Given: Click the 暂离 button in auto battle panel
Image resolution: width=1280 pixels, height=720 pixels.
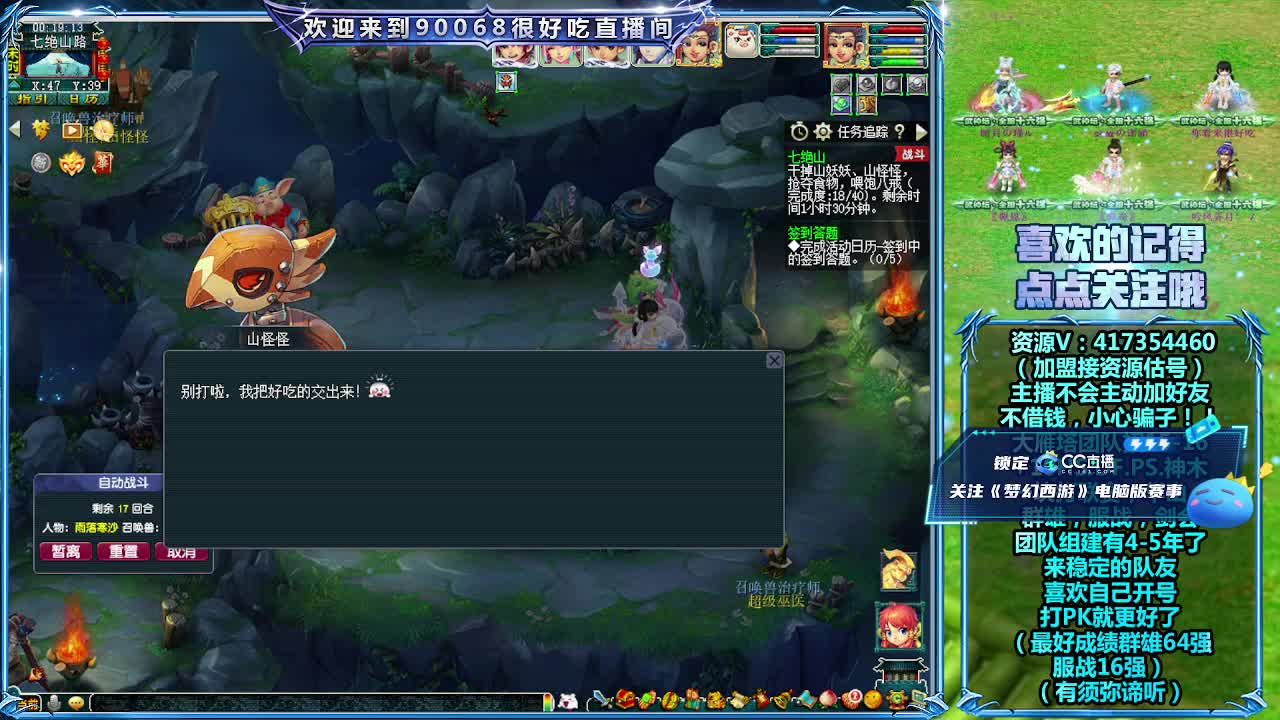Looking at the screenshot, I should coord(66,551).
